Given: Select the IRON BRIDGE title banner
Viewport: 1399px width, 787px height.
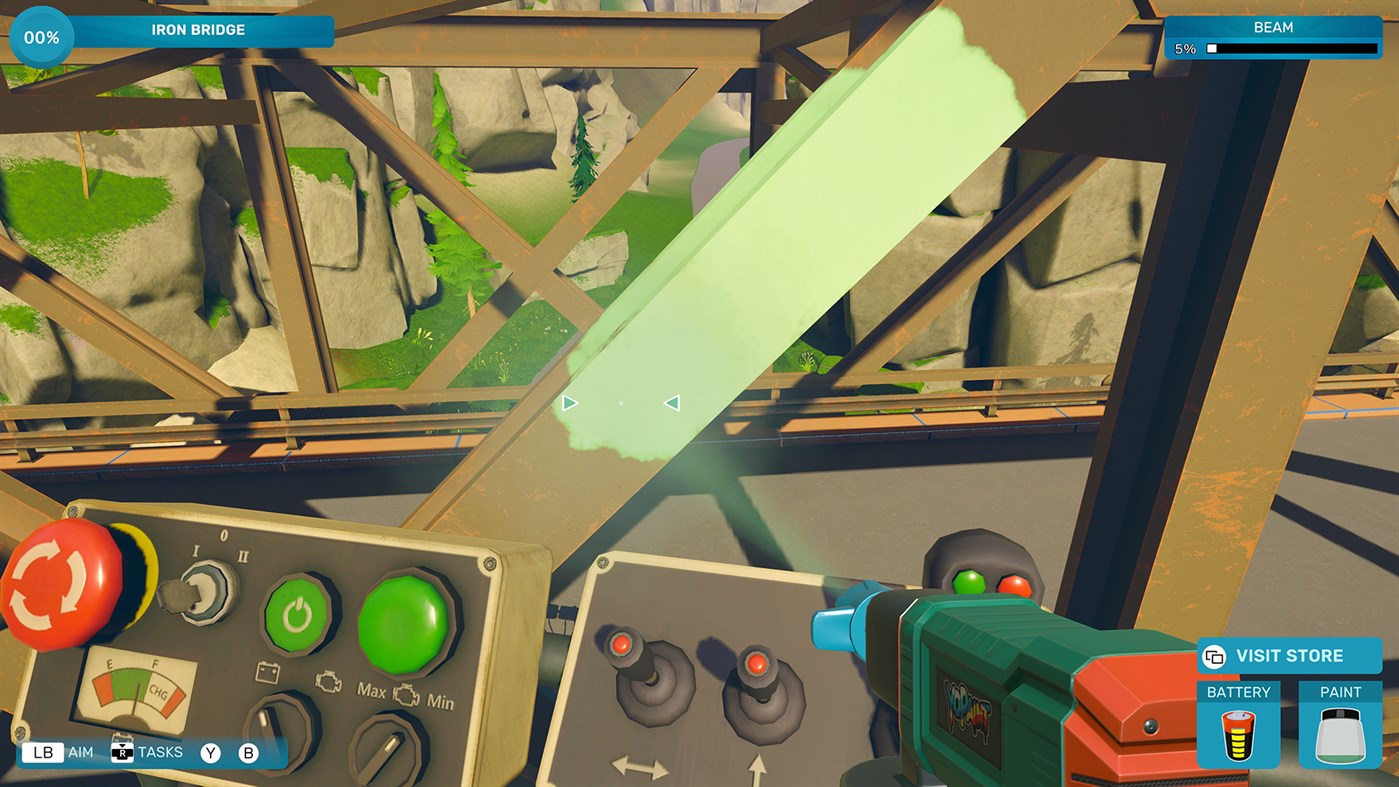Looking at the screenshot, I should pos(200,30).
